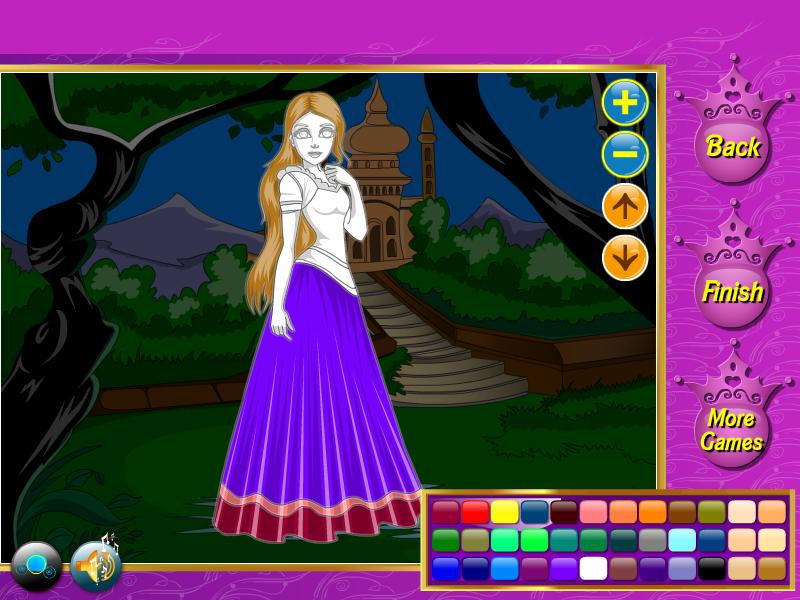800x600 pixels.
Task: Select the yellow color swatch
Action: [x=505, y=512]
